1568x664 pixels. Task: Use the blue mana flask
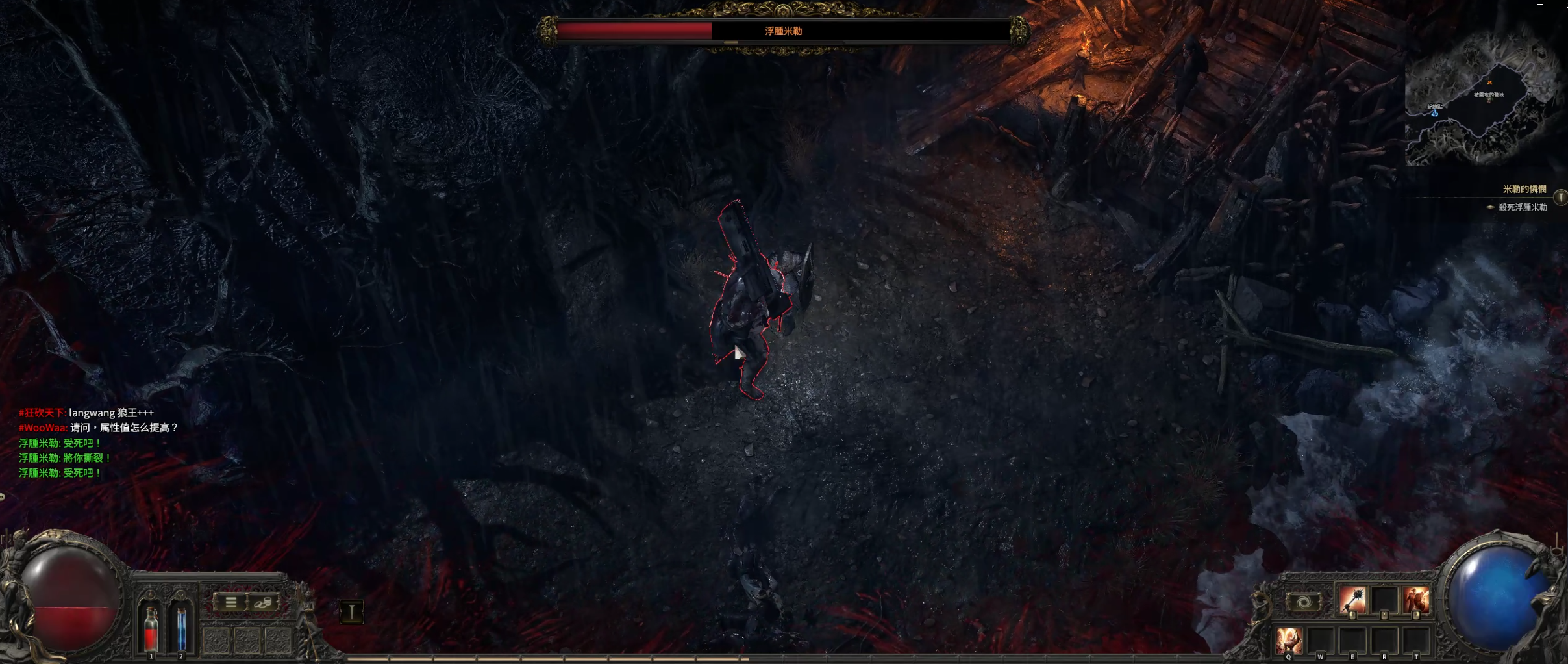(181, 629)
